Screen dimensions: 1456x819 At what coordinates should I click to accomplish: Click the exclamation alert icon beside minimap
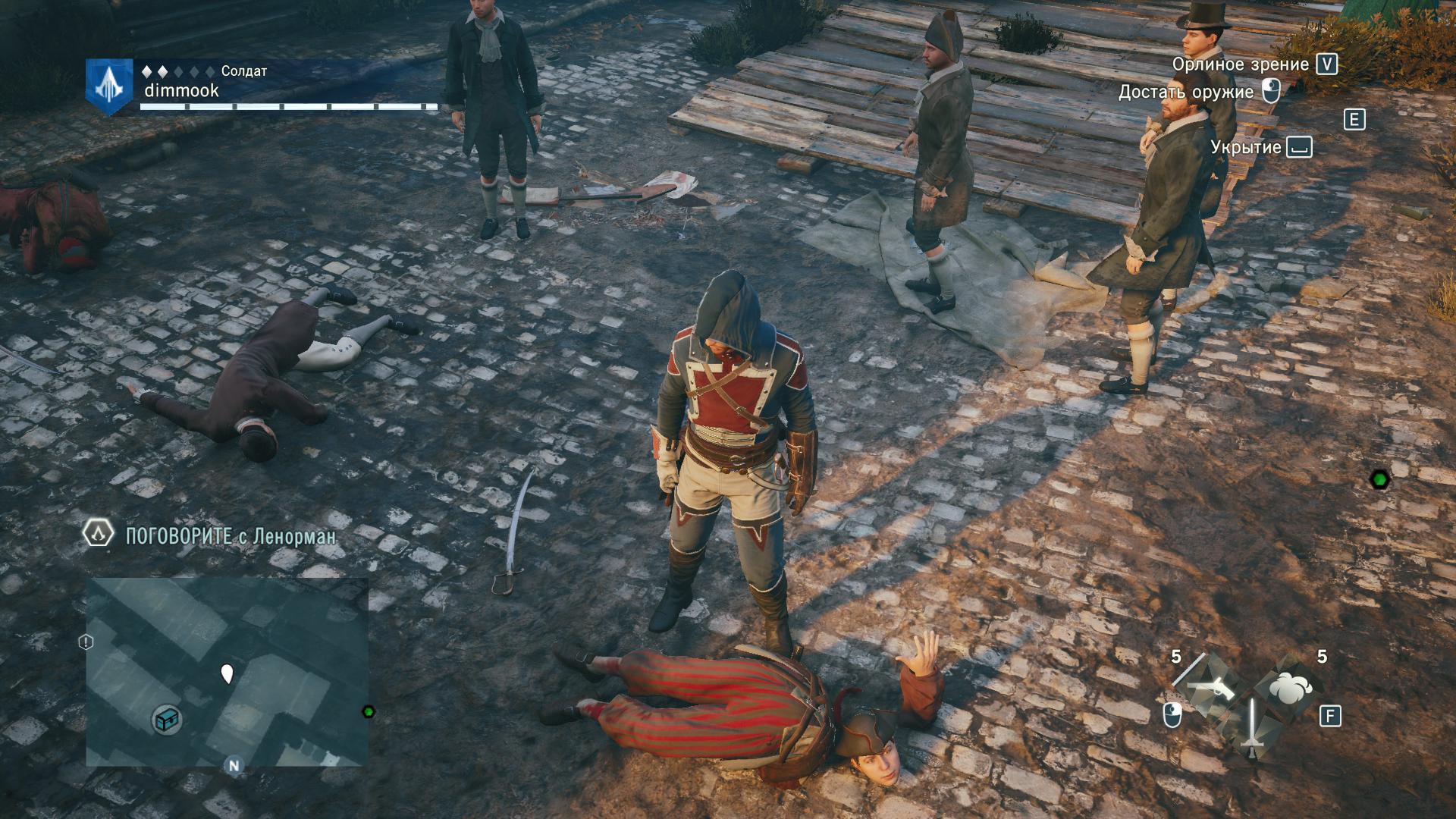[x=86, y=642]
